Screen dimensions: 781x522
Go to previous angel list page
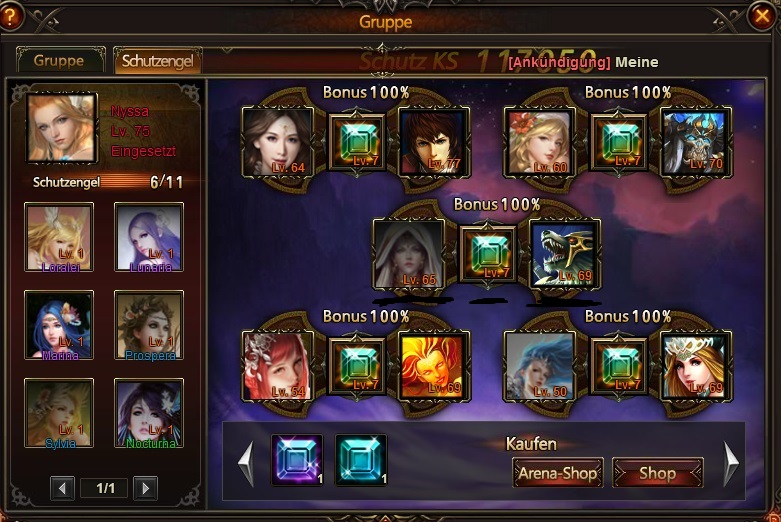coord(63,488)
